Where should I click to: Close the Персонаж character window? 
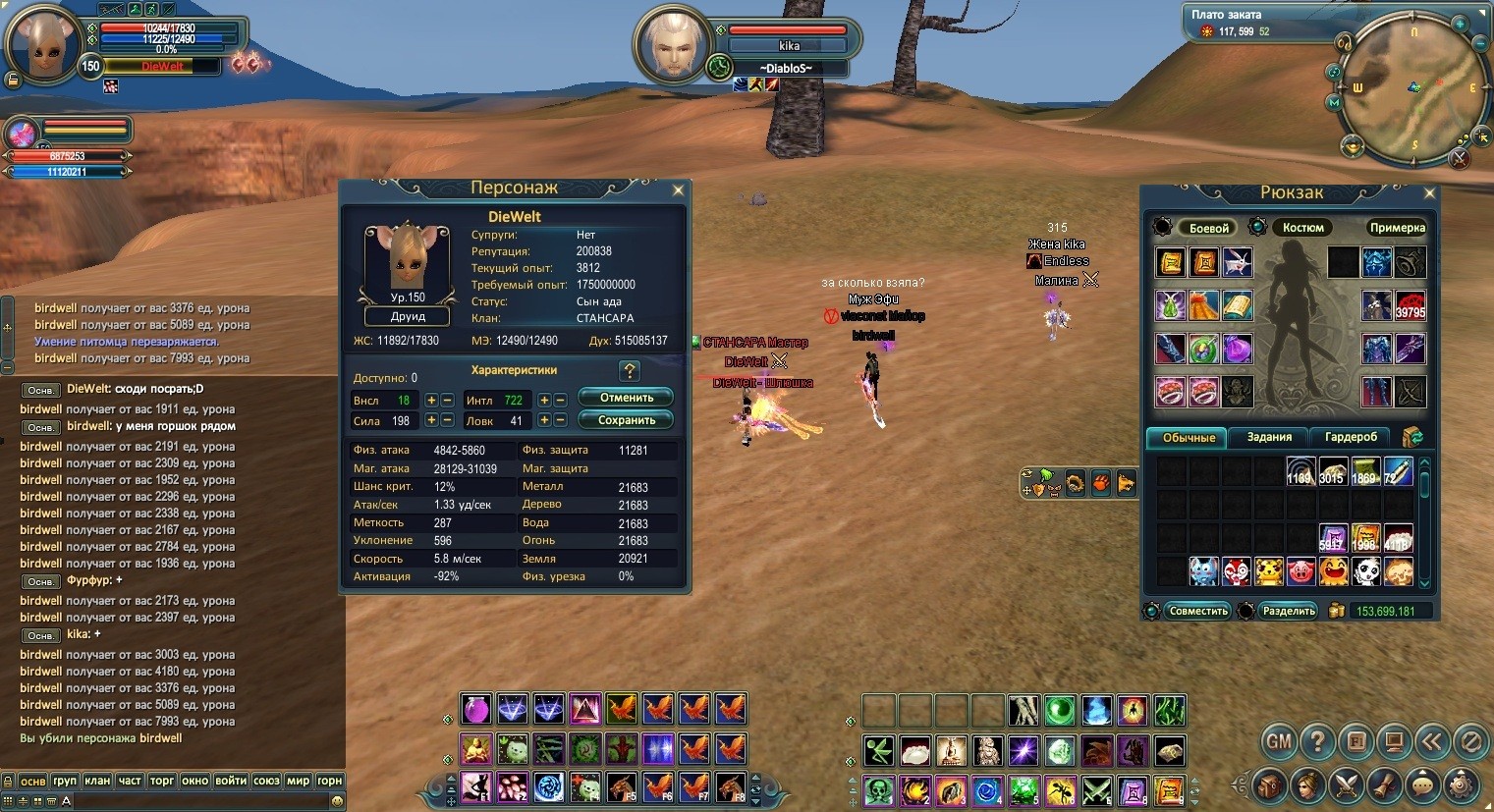point(678,190)
